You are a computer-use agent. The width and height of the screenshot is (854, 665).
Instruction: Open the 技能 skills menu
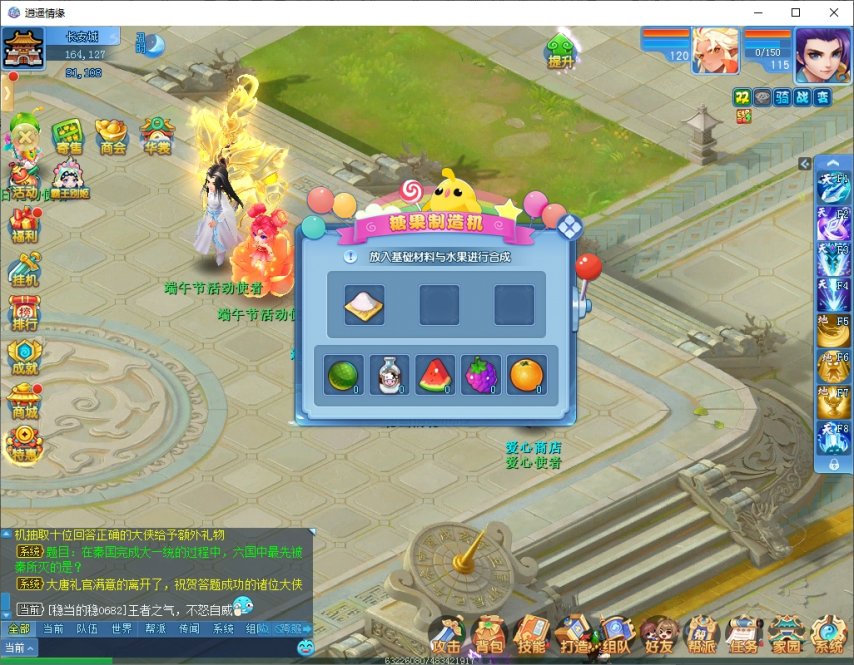click(531, 633)
